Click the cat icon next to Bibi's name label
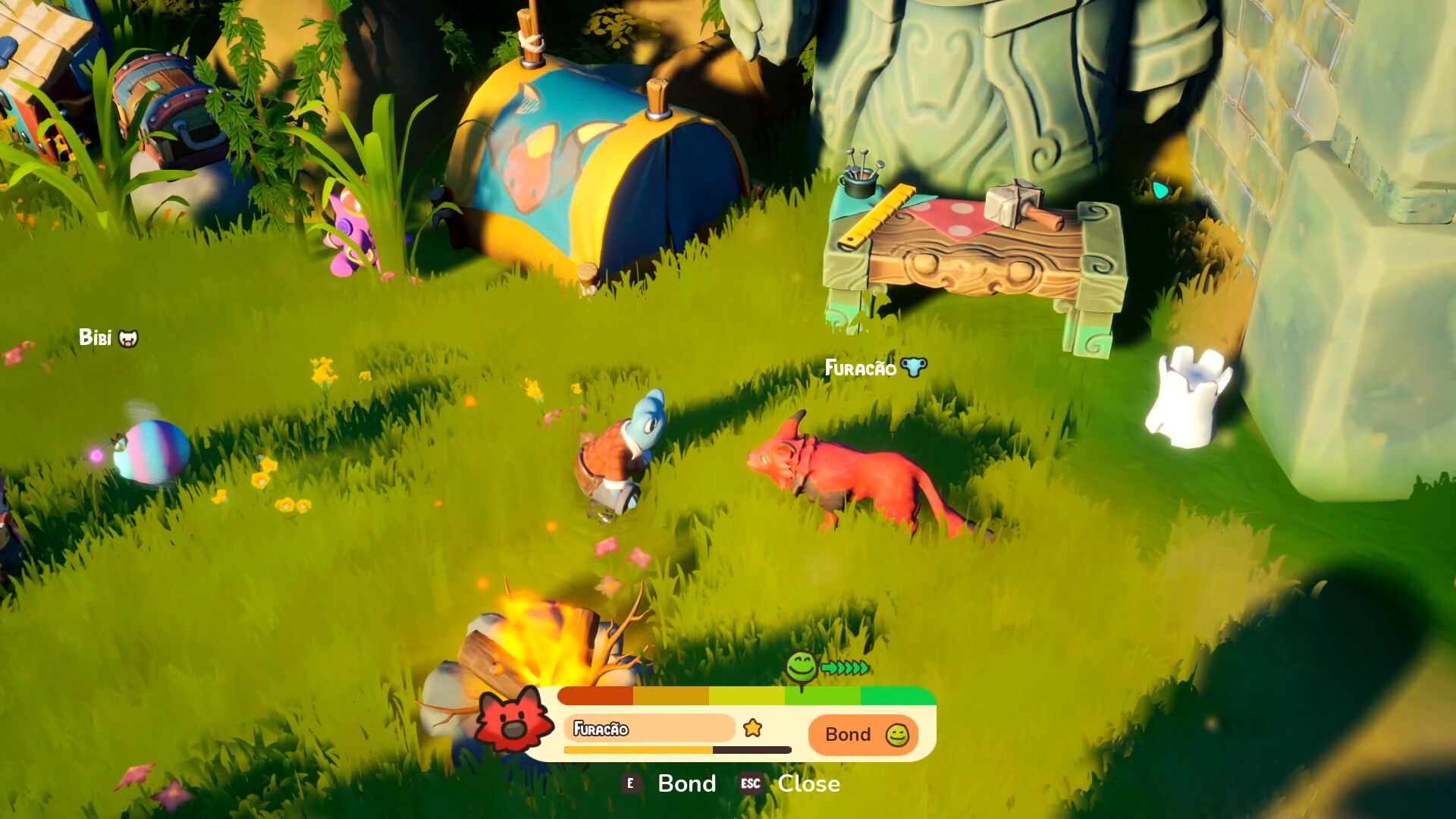1456x819 pixels. 129,338
